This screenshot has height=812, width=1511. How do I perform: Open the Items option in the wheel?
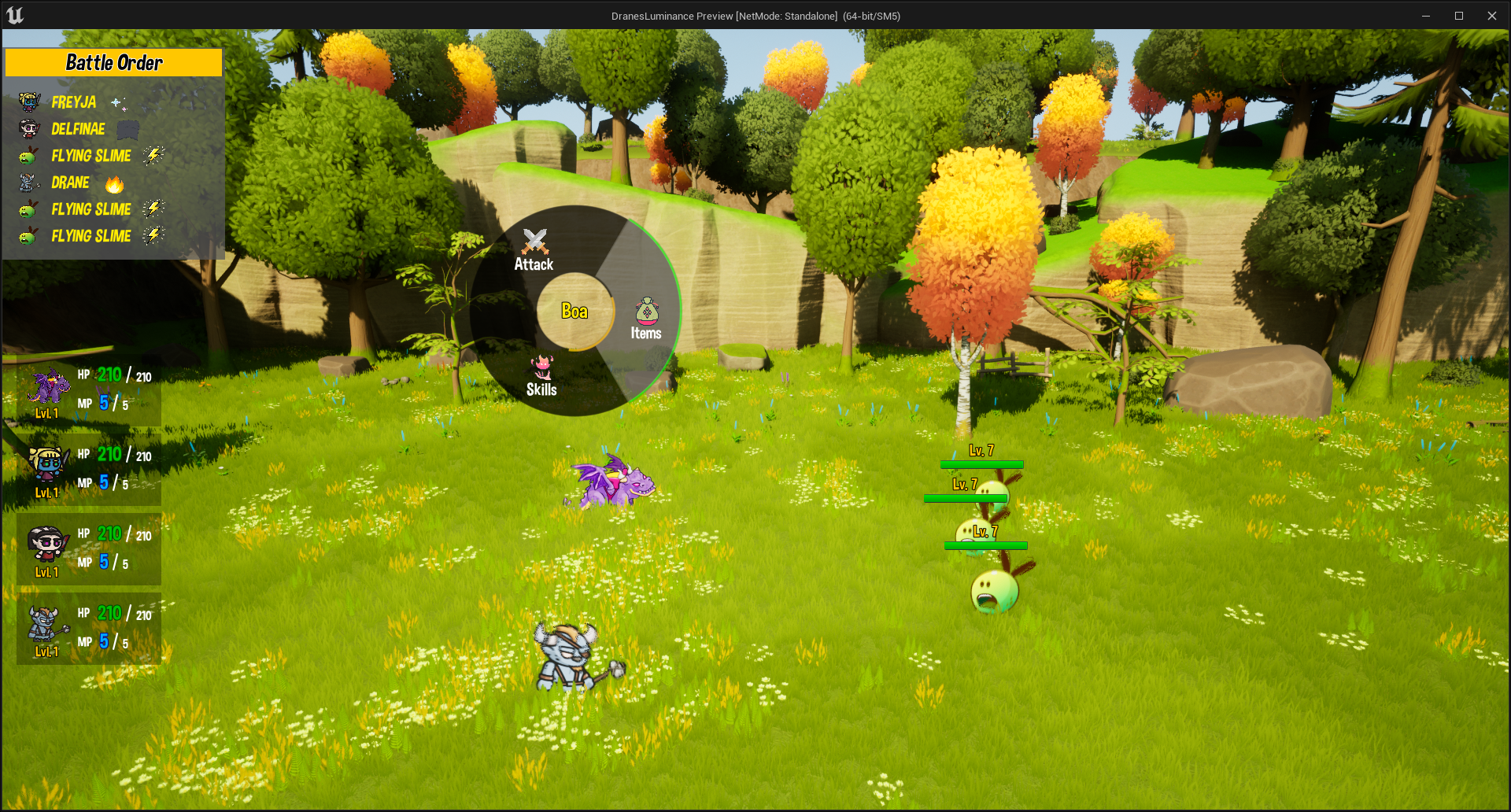click(x=646, y=319)
